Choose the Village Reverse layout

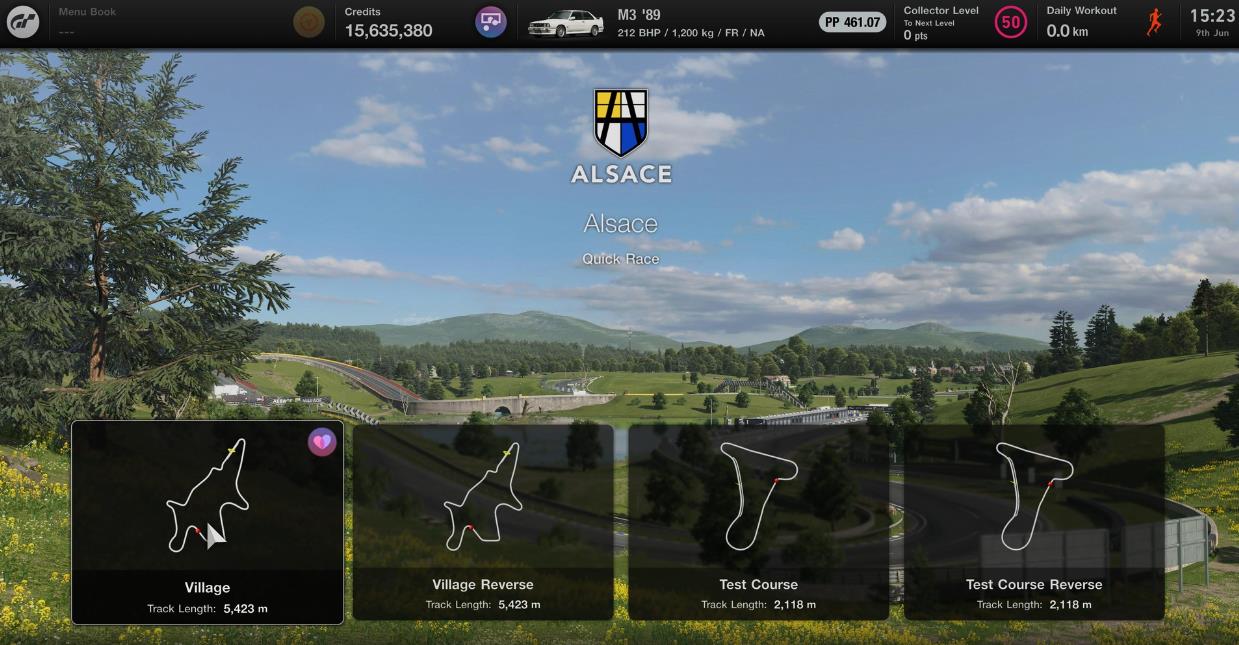point(483,522)
